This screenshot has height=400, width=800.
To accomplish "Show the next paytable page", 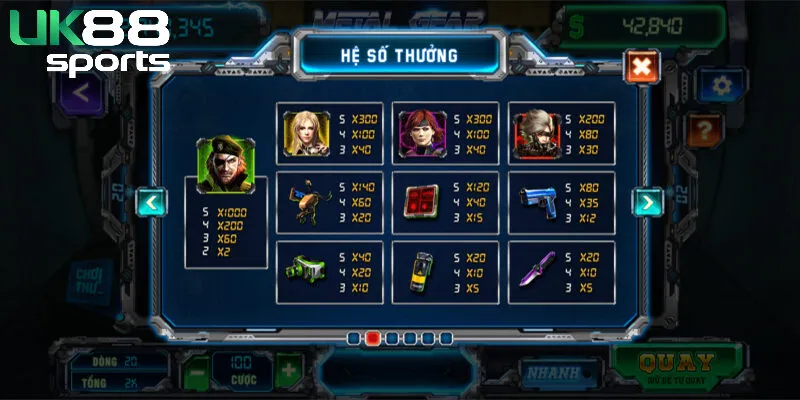I will click(647, 202).
